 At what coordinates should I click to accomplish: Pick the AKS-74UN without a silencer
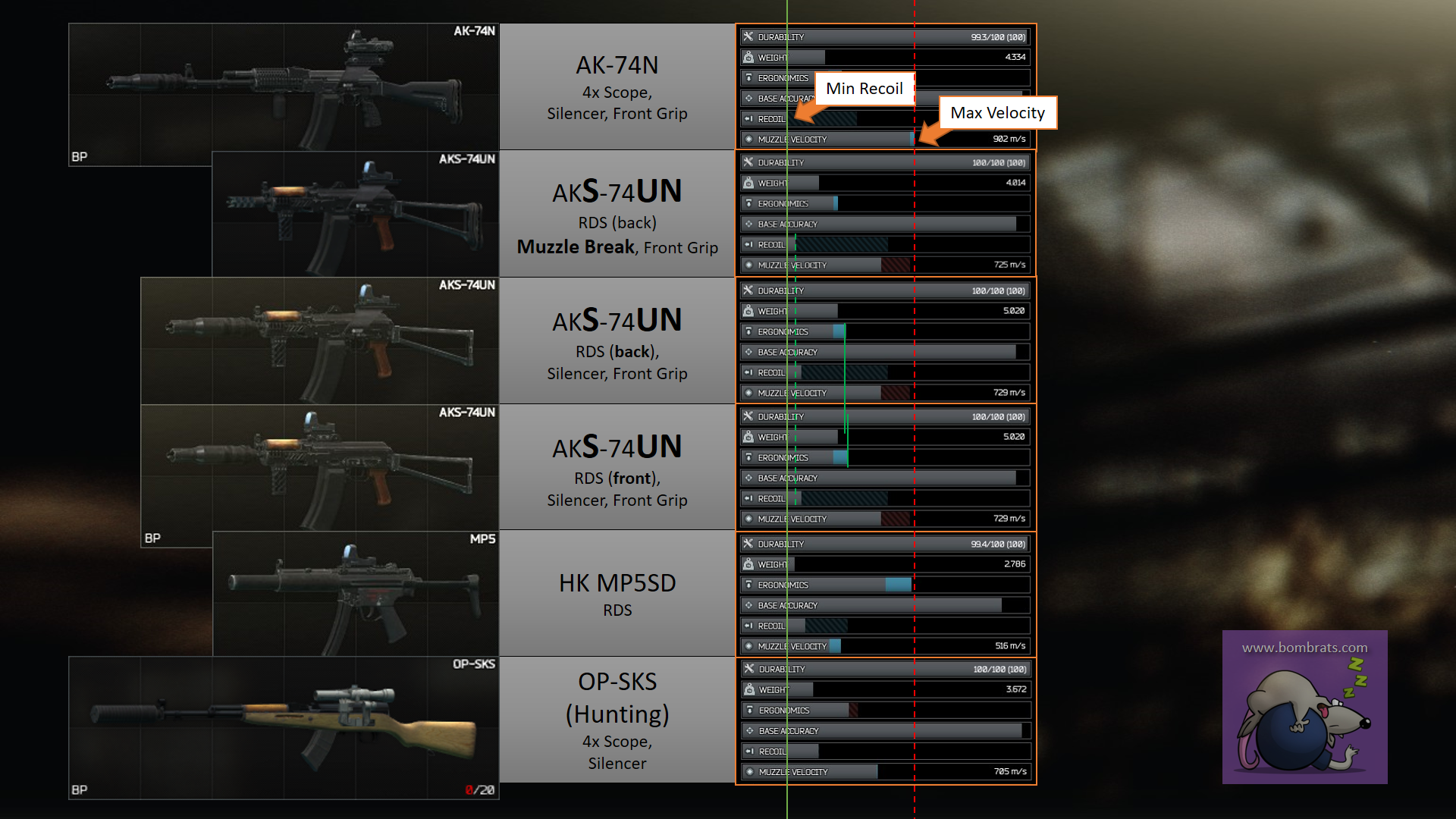pos(355,214)
